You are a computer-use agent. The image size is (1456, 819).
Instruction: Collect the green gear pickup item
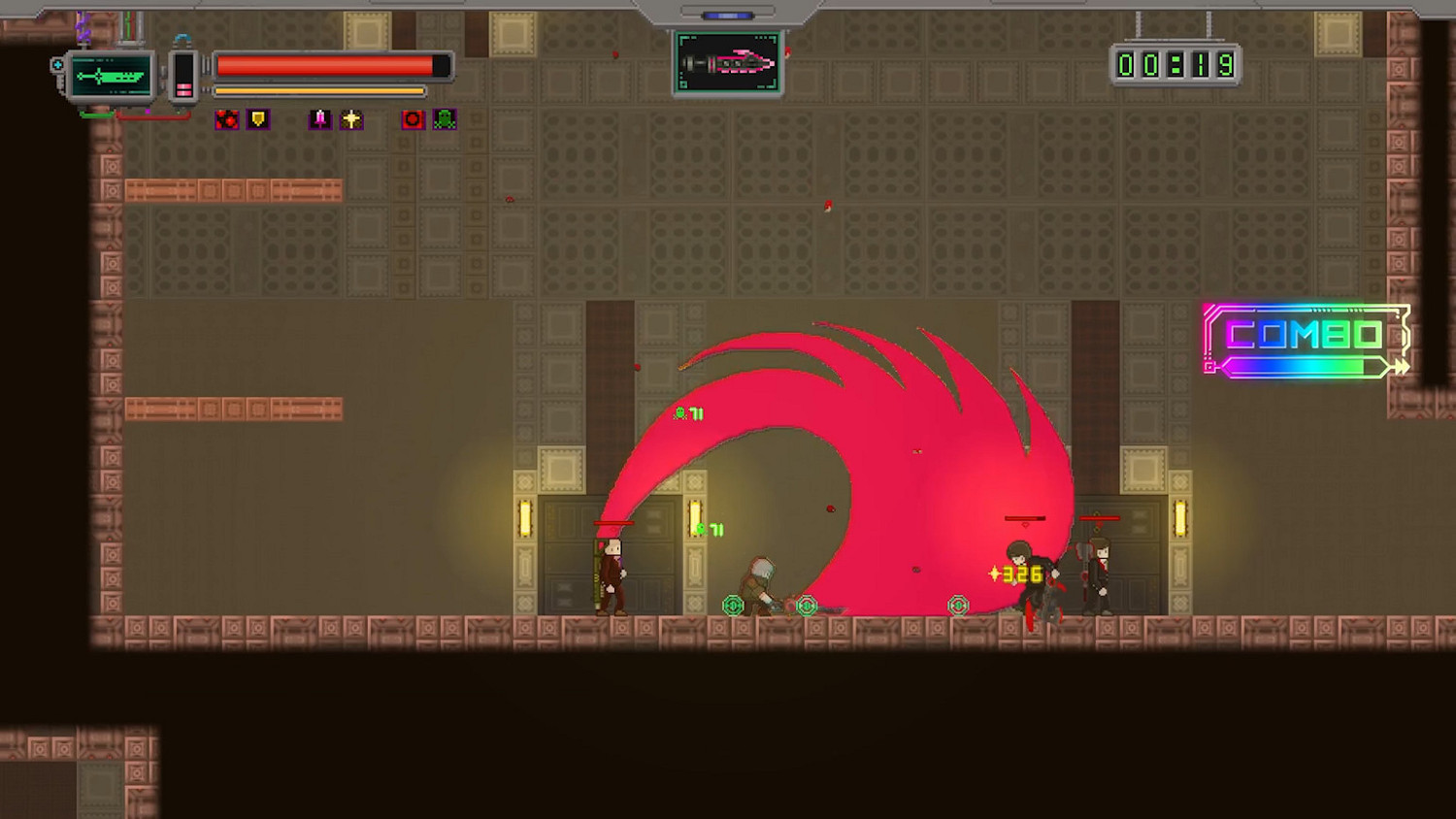point(732,606)
